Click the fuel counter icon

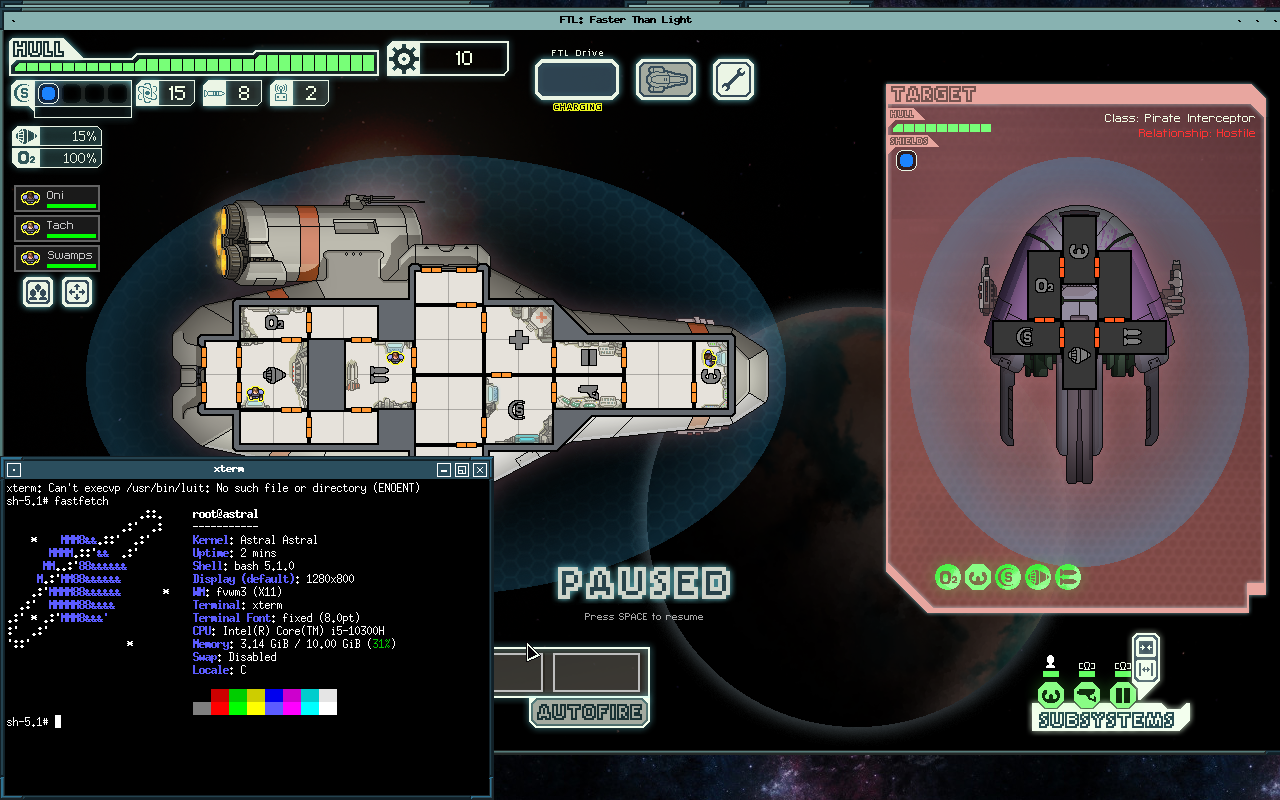point(146,92)
